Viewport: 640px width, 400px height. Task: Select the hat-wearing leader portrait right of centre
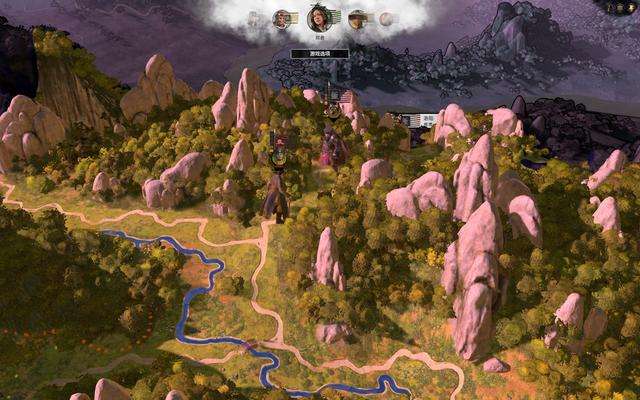click(357, 18)
